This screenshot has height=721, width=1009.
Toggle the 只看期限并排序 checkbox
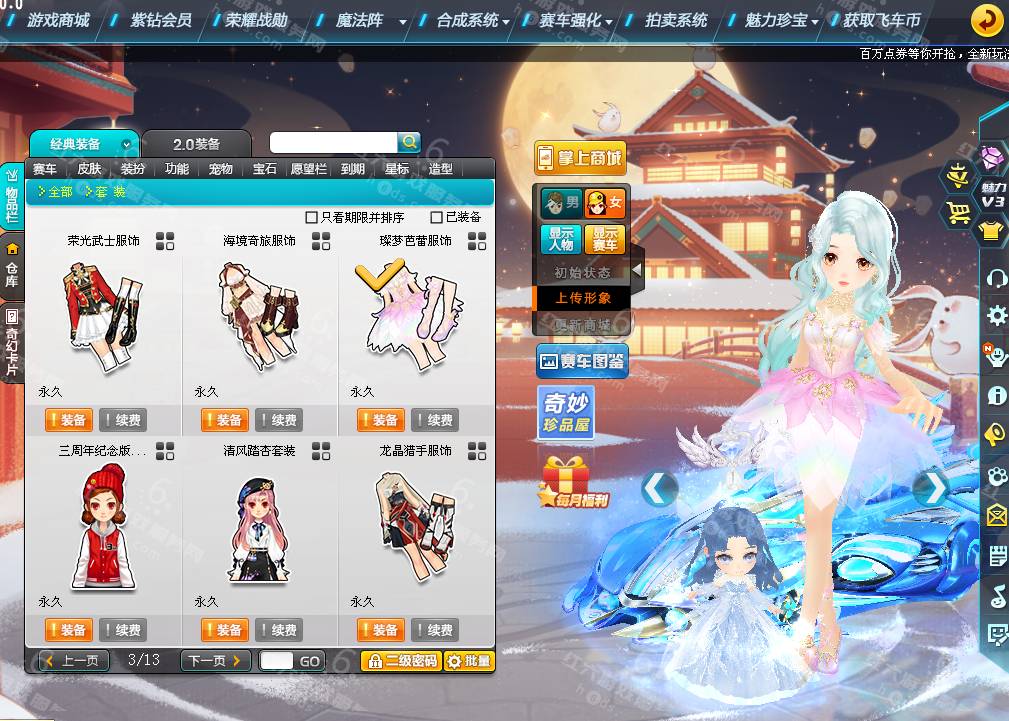[x=311, y=217]
